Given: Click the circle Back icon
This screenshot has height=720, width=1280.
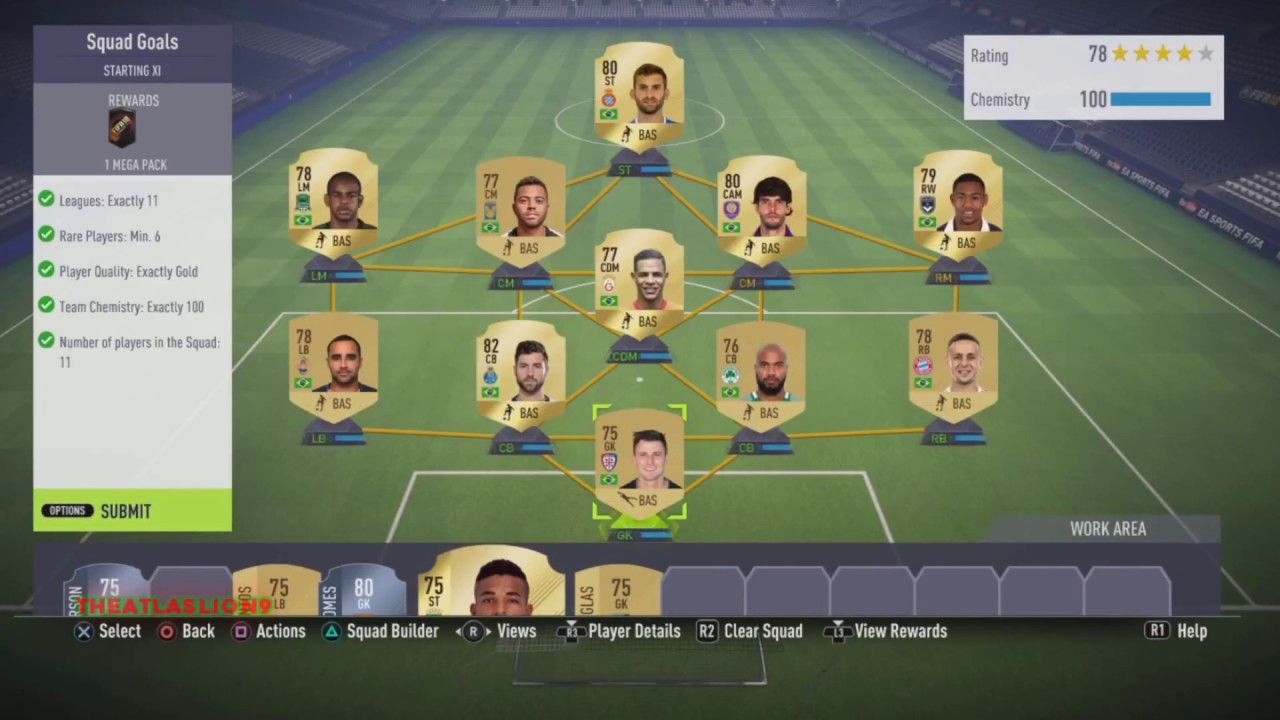Looking at the screenshot, I should tap(166, 631).
